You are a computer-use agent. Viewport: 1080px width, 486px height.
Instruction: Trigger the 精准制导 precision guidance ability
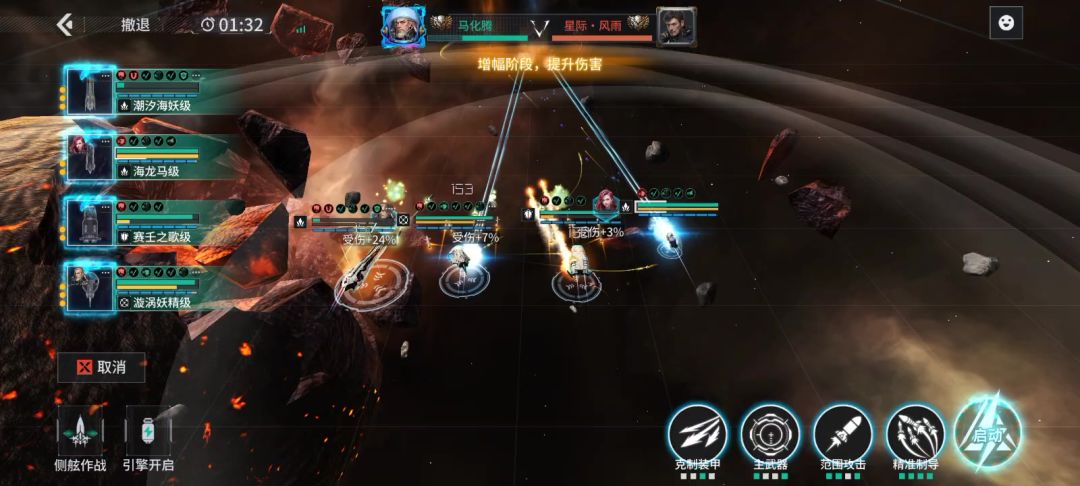coord(915,433)
